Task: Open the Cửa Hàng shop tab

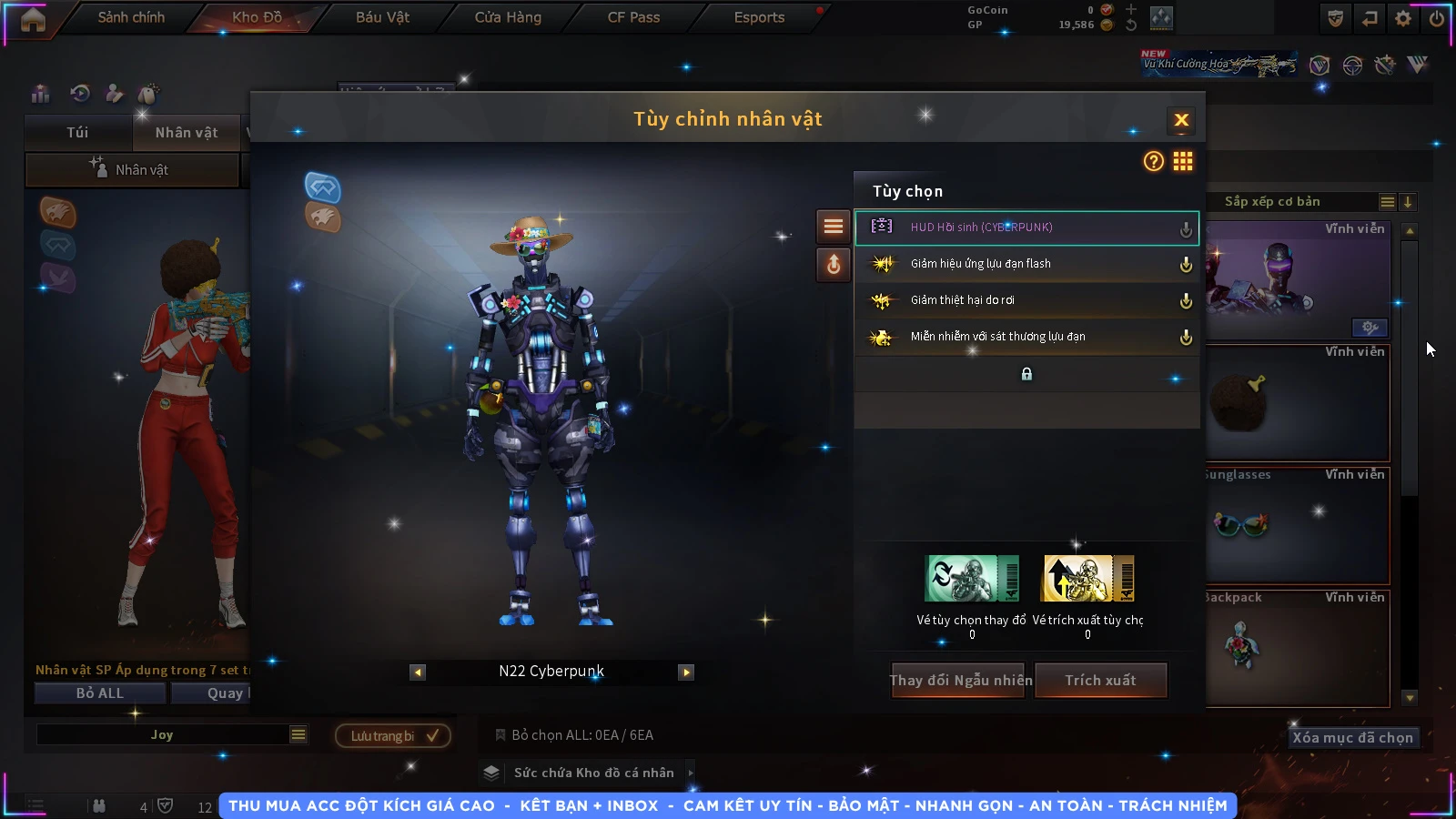Action: click(x=508, y=17)
